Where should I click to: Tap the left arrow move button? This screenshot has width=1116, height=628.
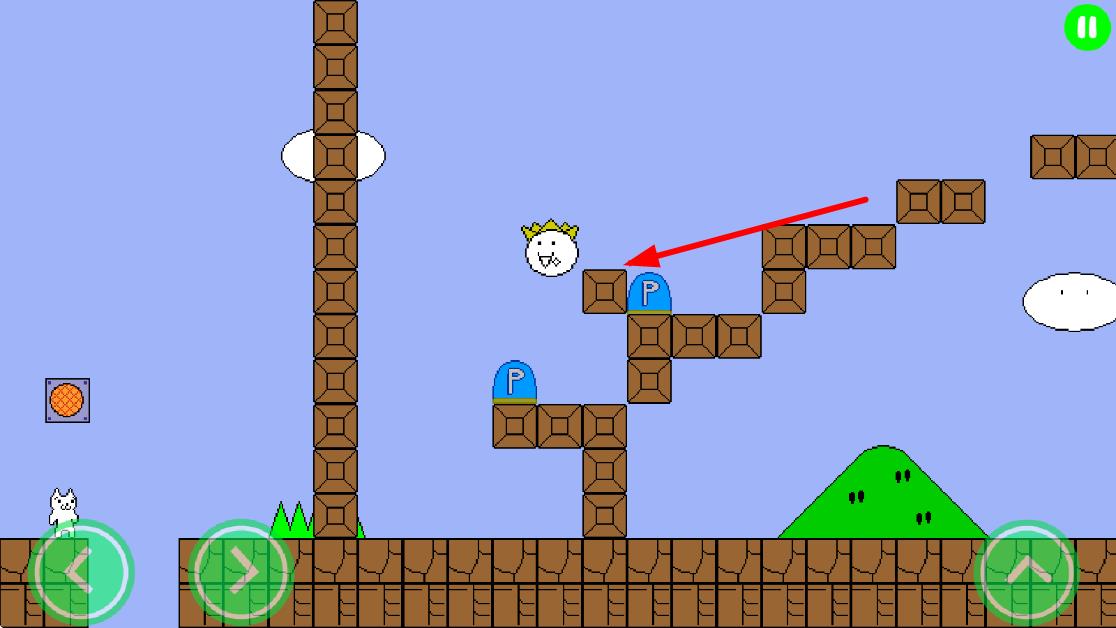pos(80,572)
